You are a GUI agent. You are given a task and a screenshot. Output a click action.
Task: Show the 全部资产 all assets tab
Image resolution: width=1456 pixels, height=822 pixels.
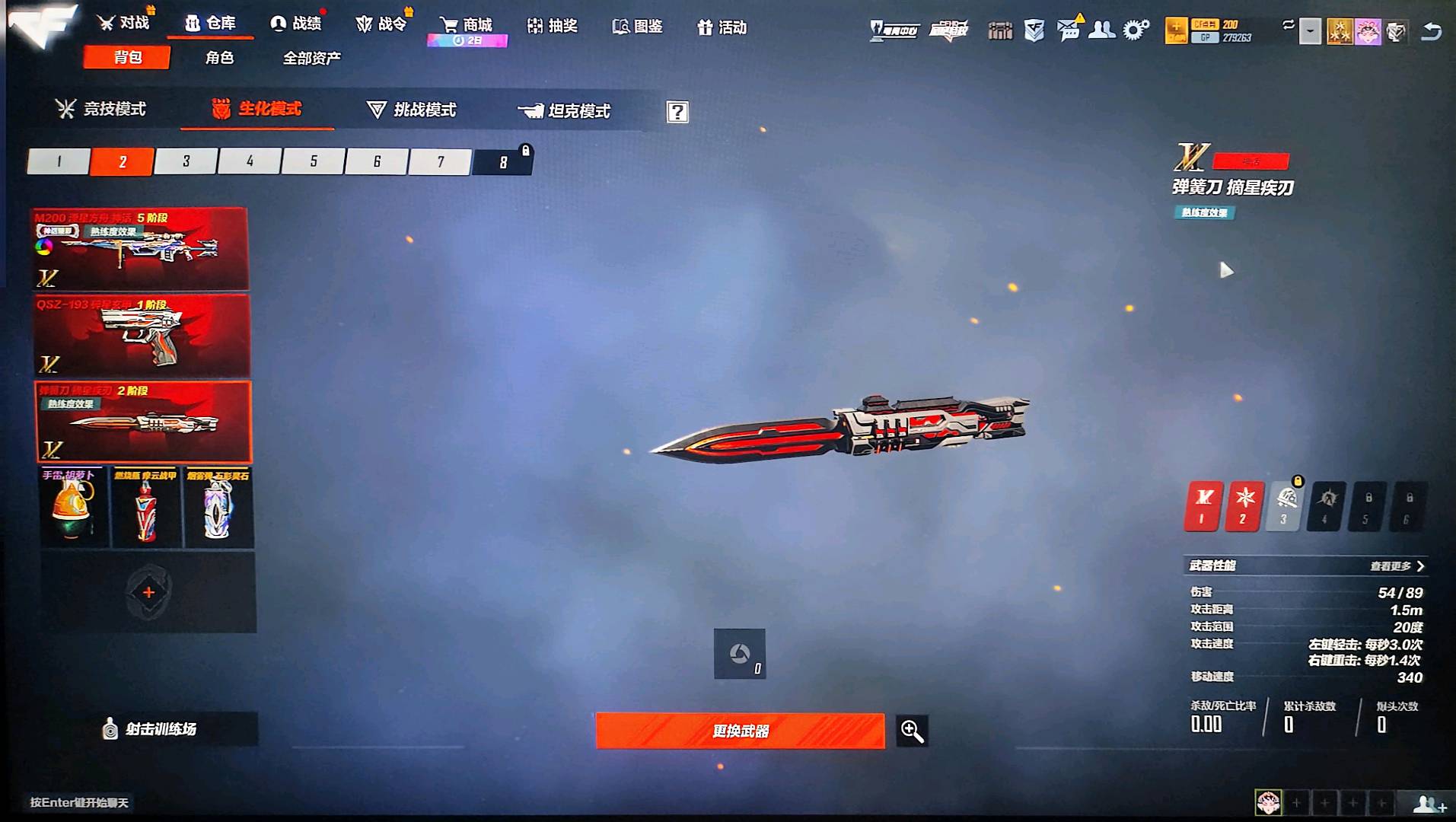[311, 59]
